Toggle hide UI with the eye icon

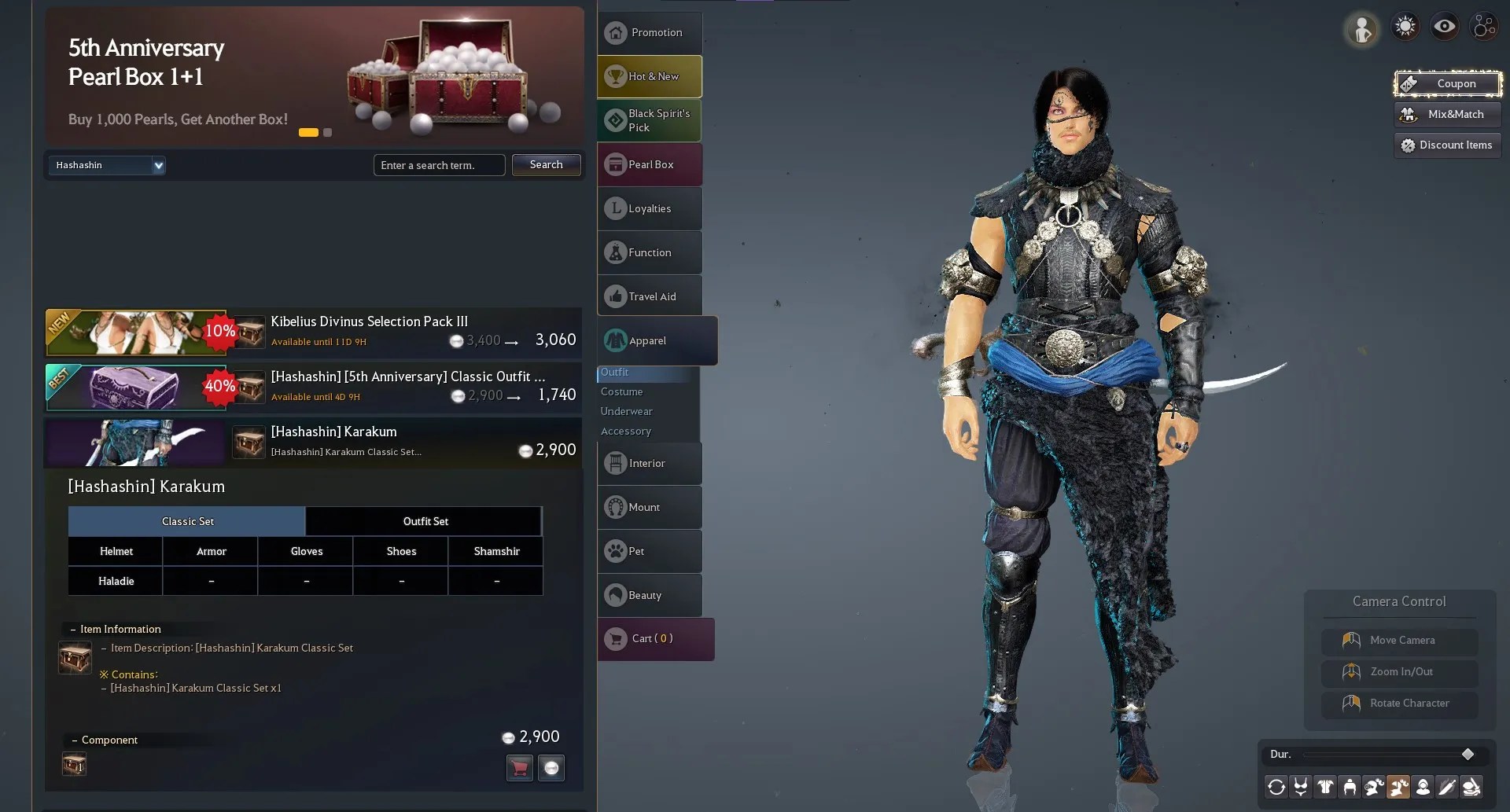(1444, 25)
